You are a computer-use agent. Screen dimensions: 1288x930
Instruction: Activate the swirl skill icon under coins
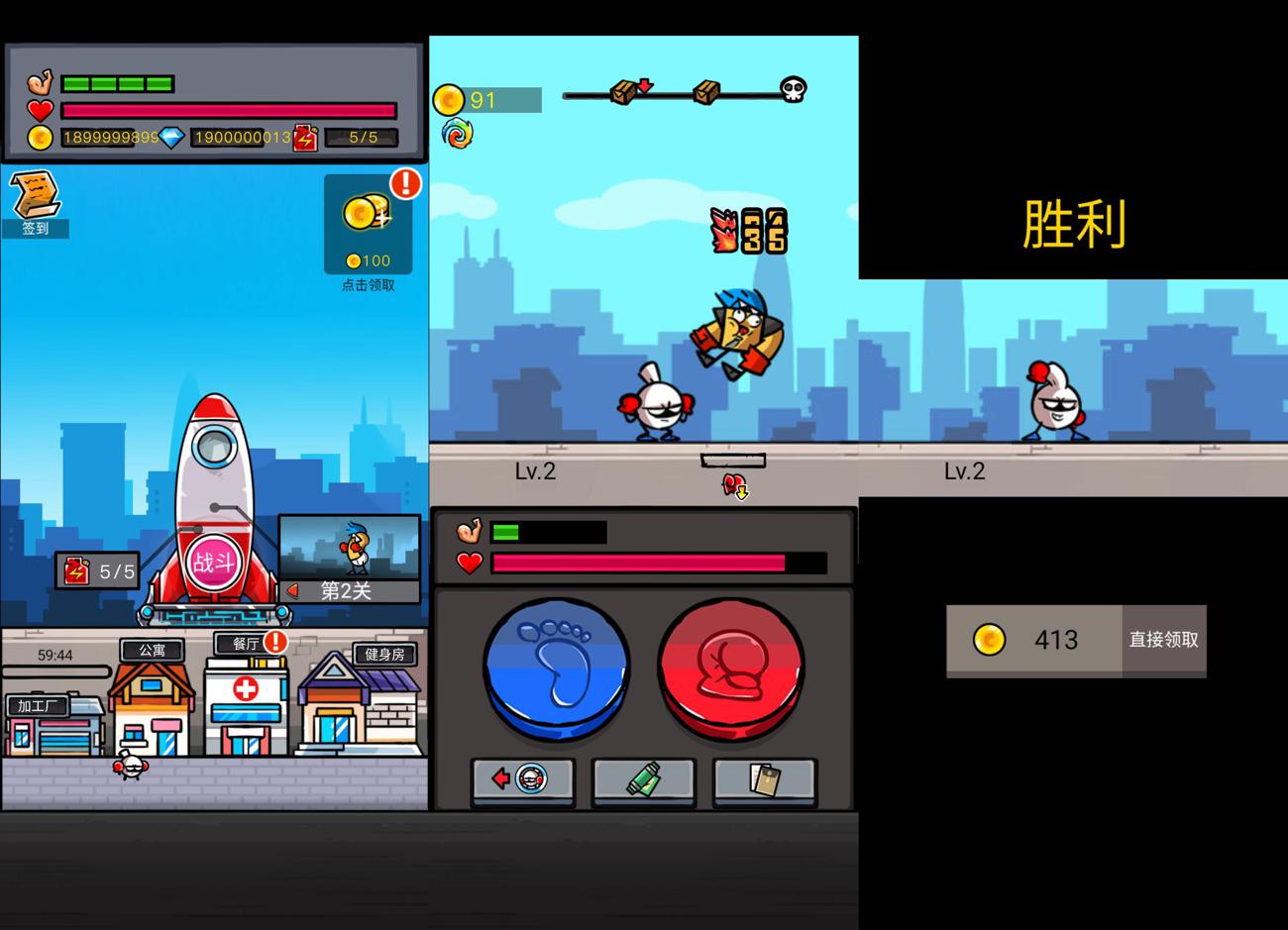click(x=457, y=134)
